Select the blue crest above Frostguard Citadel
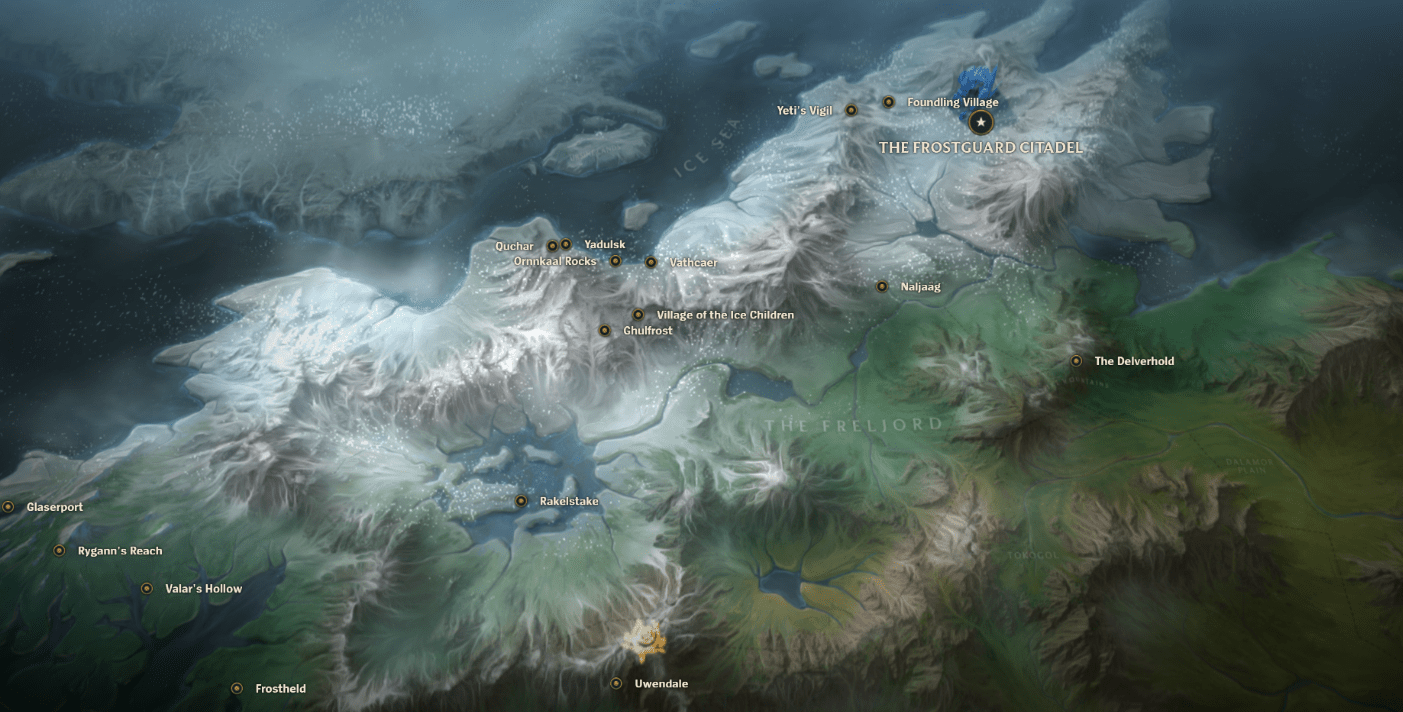This screenshot has width=1403, height=712. tap(973, 86)
